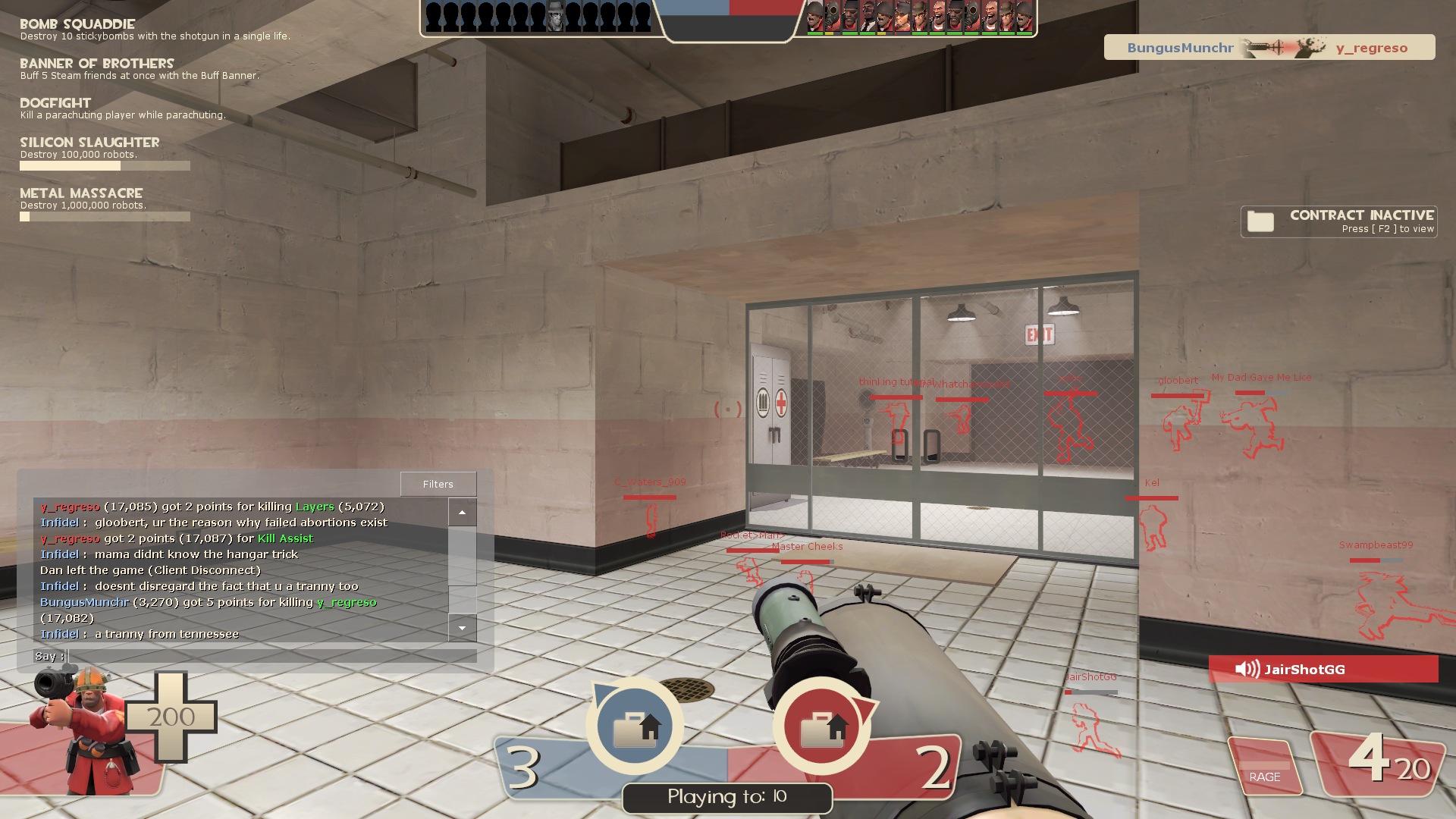Open the Contract Inactive panel
1456x819 pixels.
click(x=1338, y=221)
